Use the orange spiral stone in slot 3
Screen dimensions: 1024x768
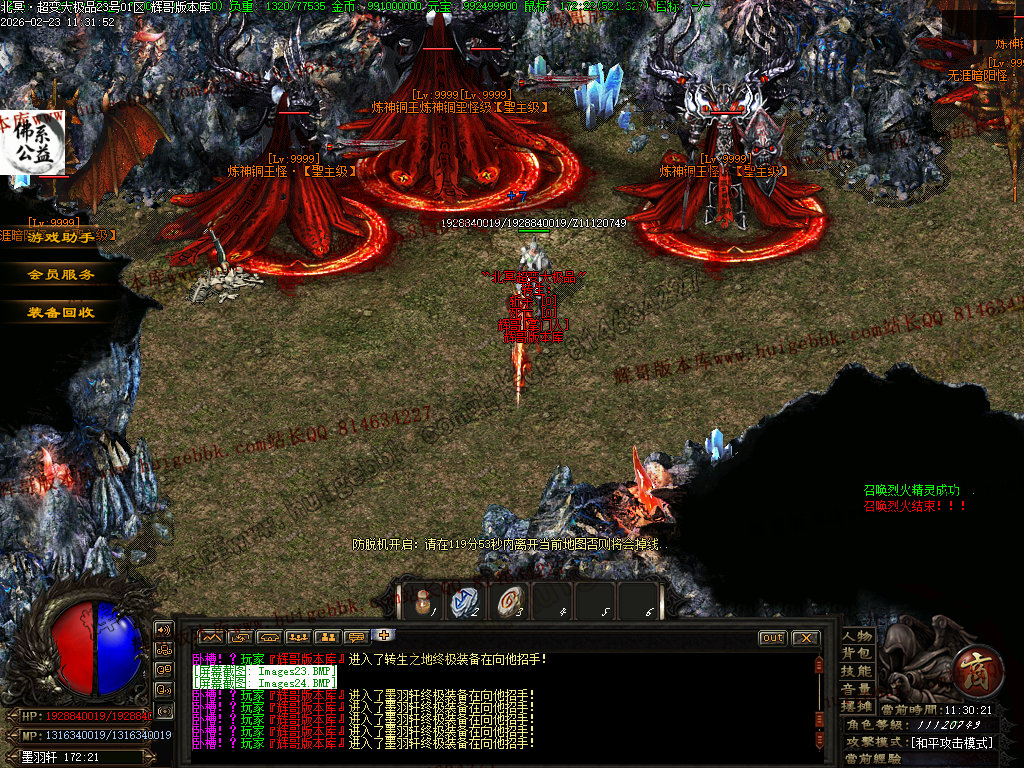509,602
